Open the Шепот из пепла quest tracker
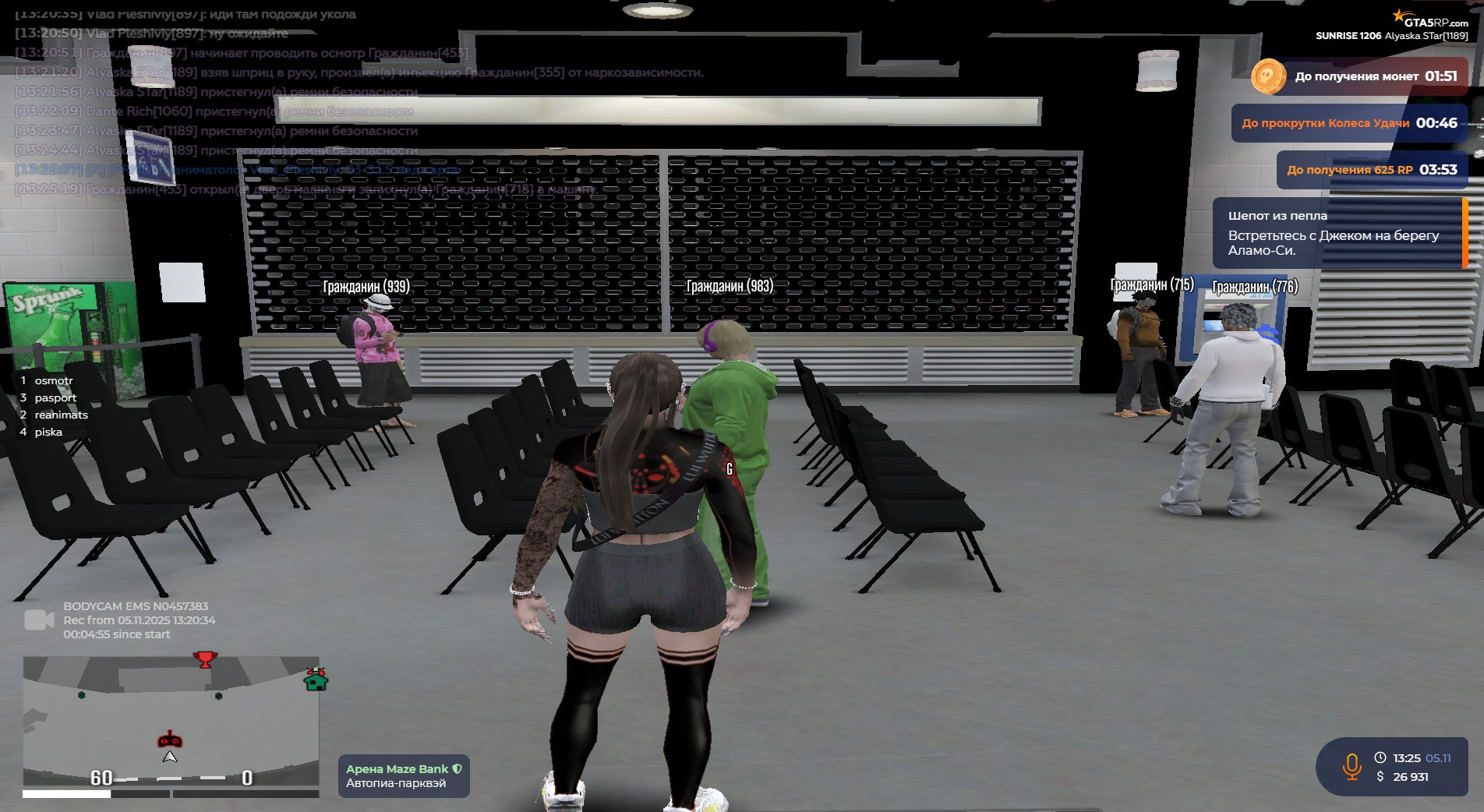The width and height of the screenshot is (1484, 812). [1337, 233]
